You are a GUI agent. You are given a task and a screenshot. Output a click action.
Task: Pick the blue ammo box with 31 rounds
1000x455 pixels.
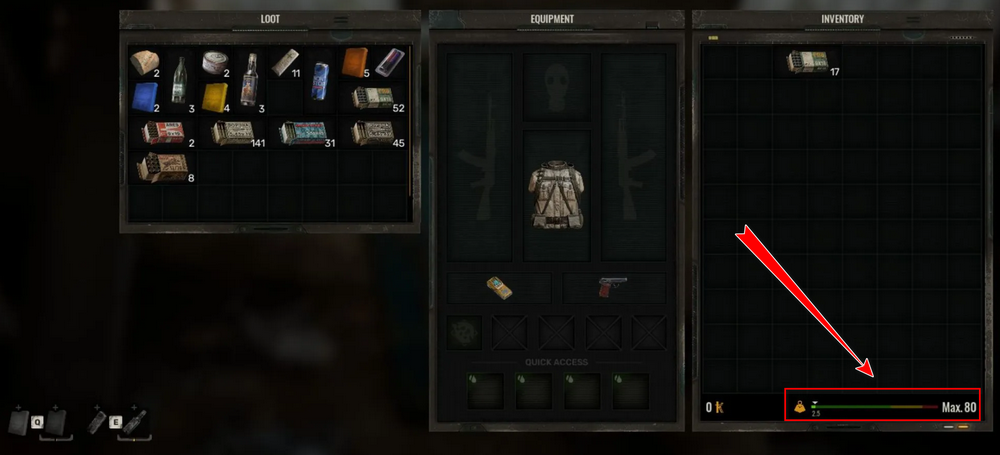(x=303, y=132)
